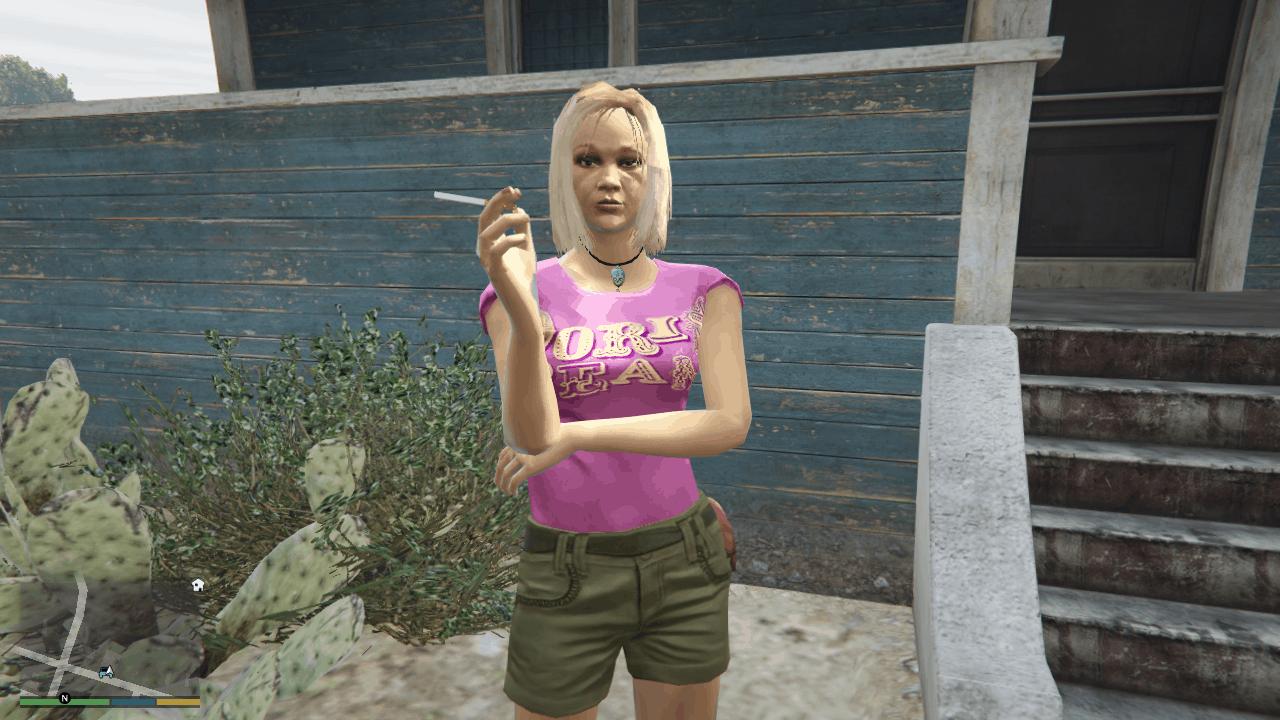Click the yellow special ability bar
Viewport: 1280px width, 720px height.
(178, 701)
